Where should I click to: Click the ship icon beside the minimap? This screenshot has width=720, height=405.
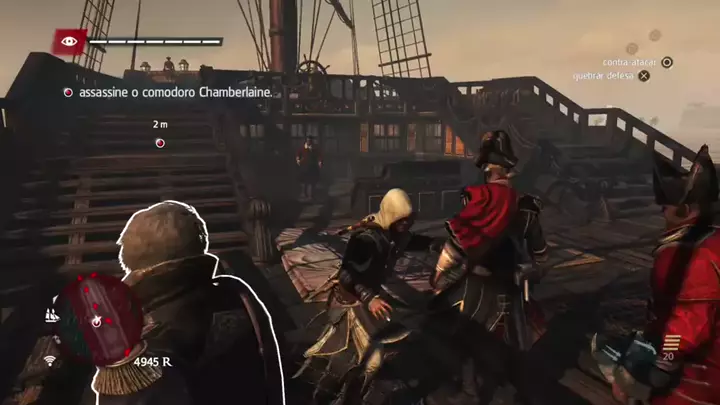click(50, 315)
